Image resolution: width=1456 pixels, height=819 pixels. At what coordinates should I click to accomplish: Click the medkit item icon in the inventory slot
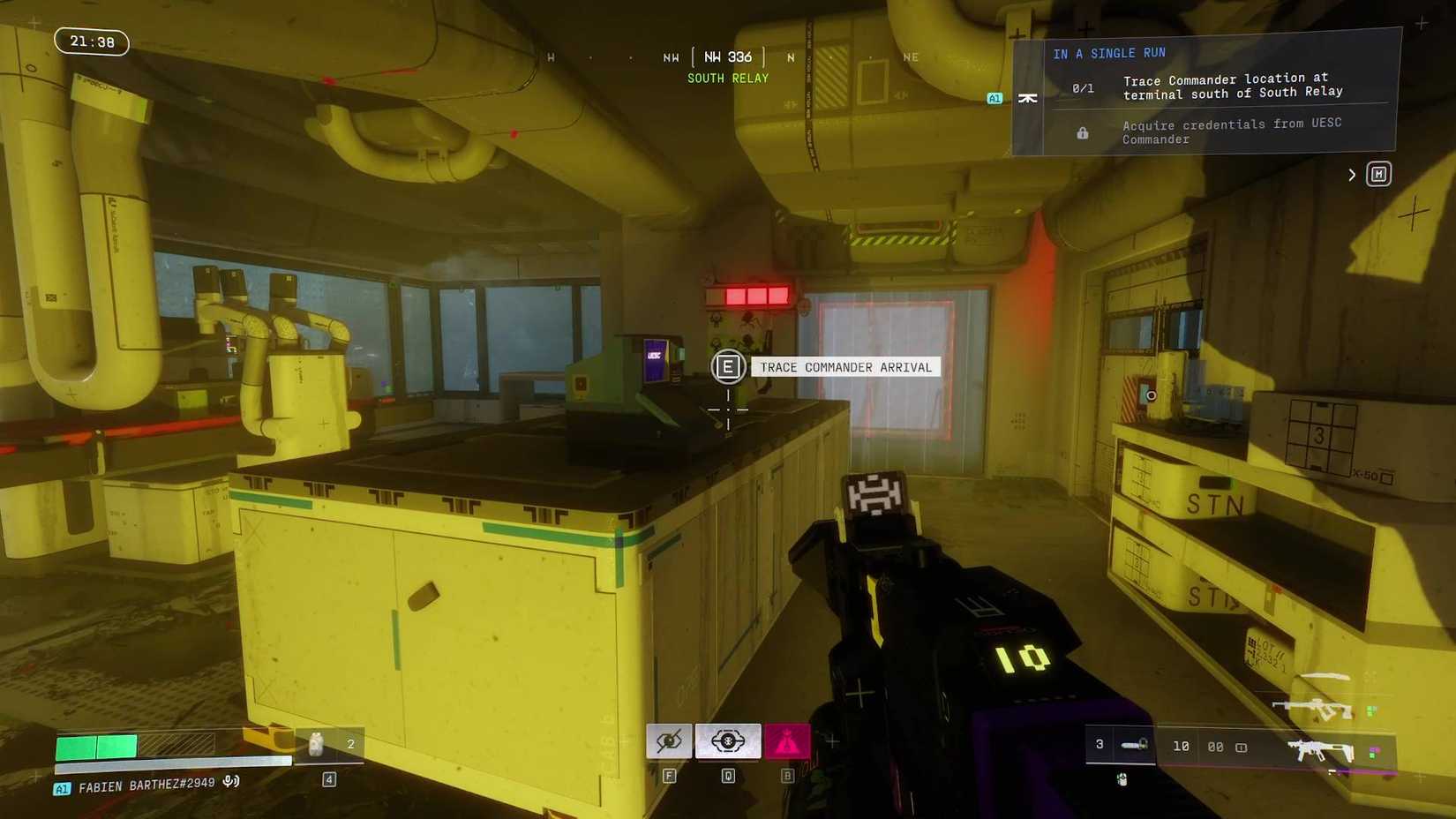[315, 744]
